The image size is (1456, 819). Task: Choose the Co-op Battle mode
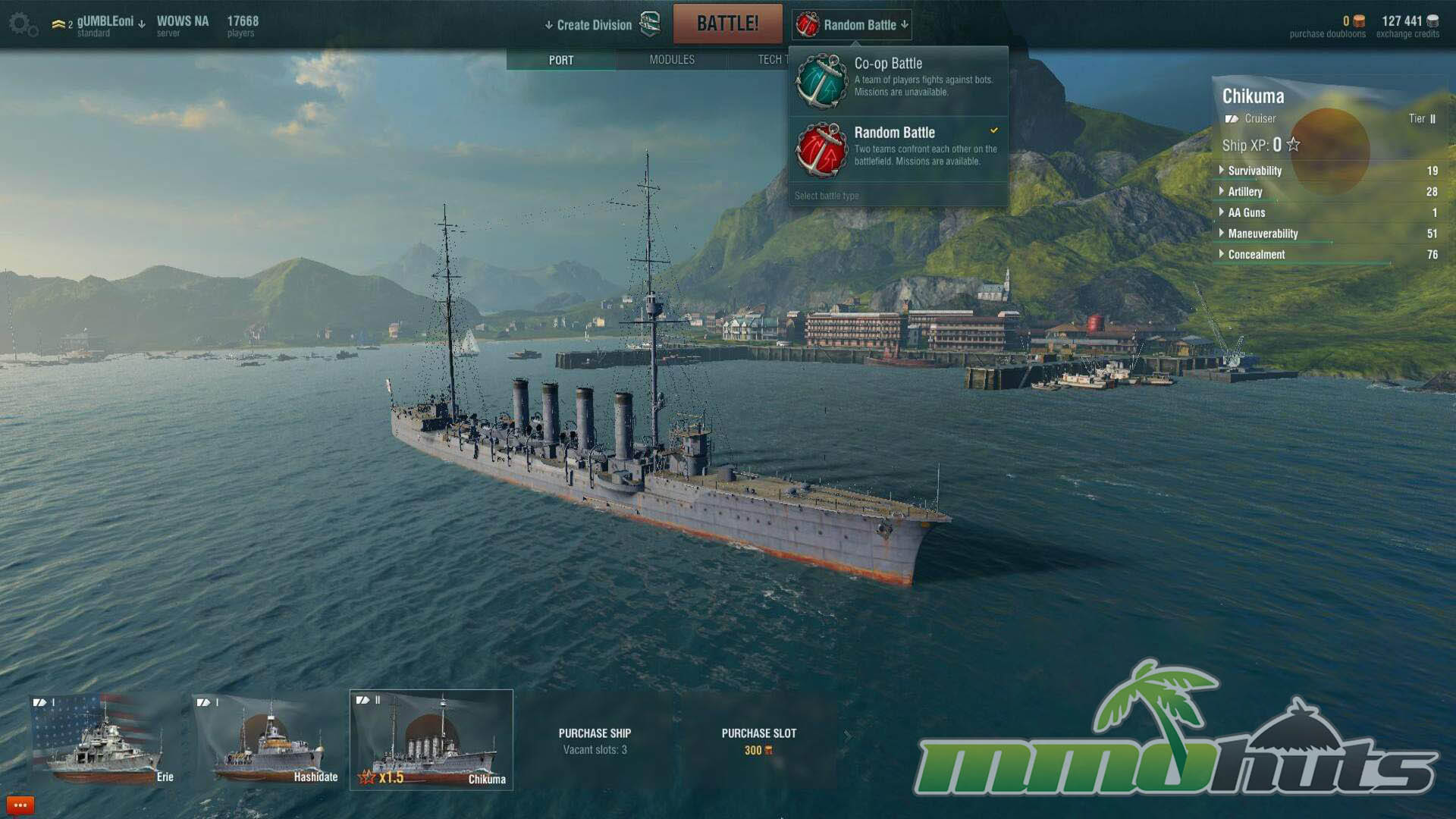(898, 79)
